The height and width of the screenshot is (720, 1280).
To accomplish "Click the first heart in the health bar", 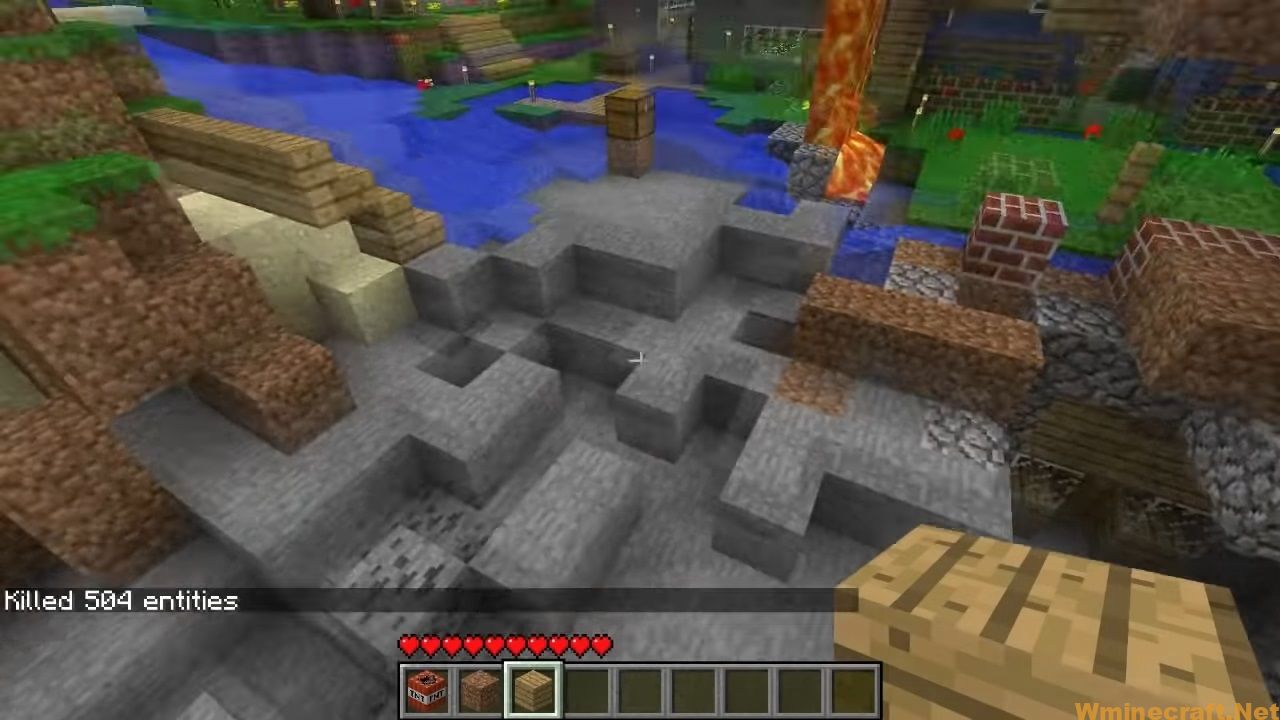I will (x=410, y=646).
